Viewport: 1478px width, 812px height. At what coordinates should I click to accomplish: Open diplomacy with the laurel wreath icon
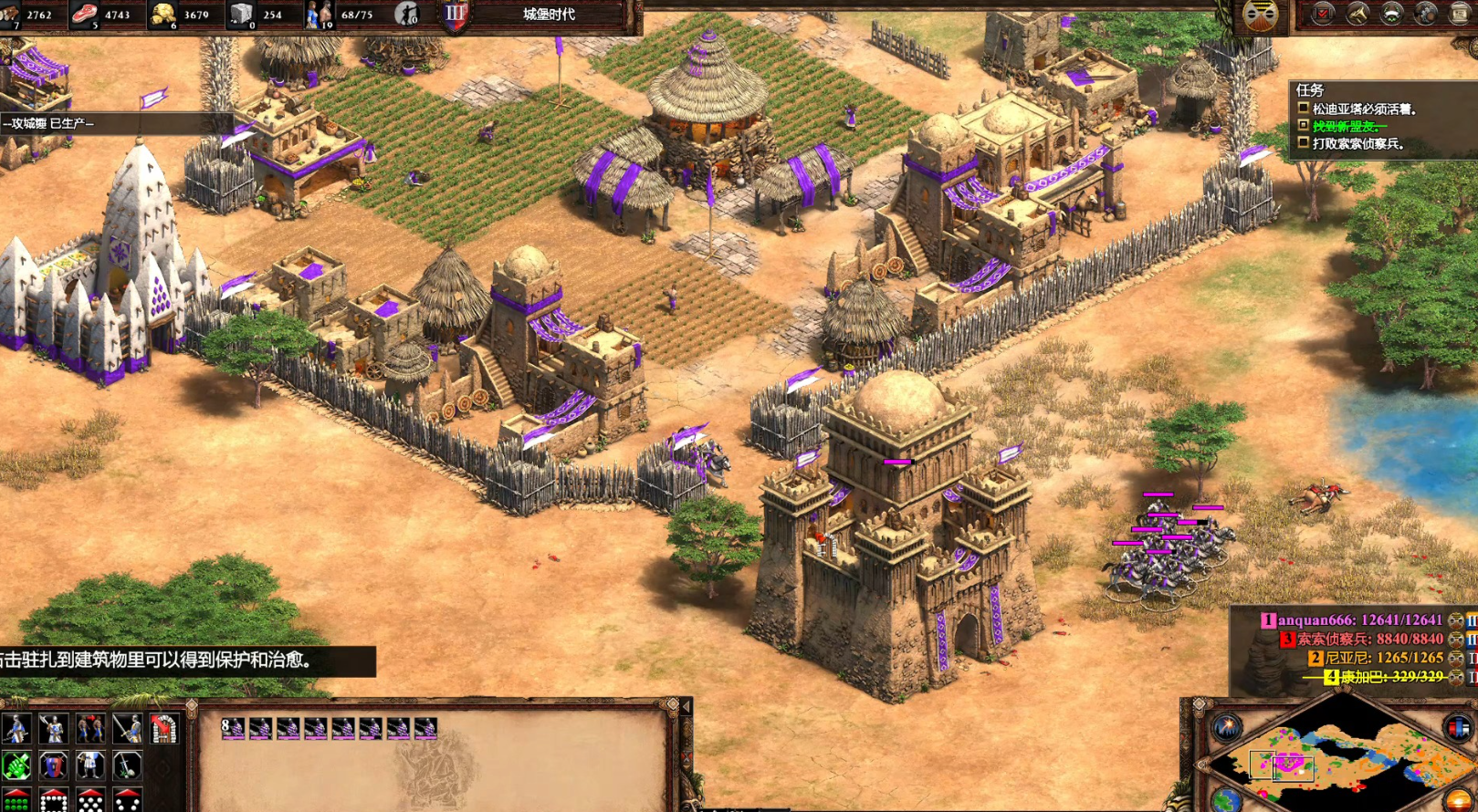click(x=1391, y=14)
